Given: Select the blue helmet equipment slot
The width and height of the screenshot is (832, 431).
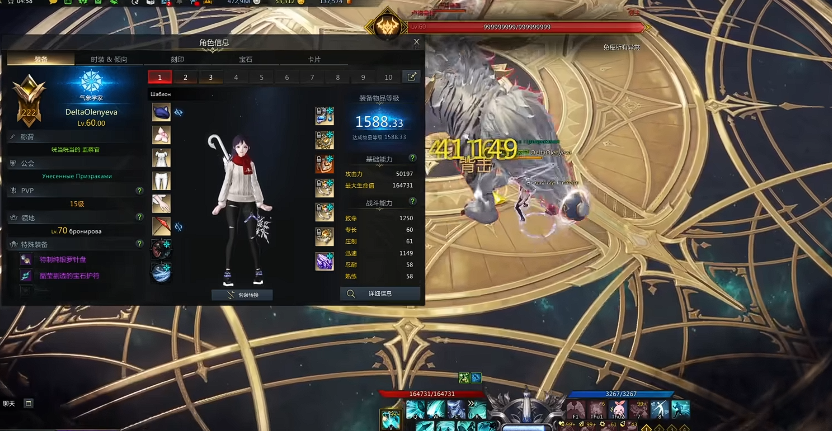Looking at the screenshot, I should pyautogui.click(x=161, y=112).
